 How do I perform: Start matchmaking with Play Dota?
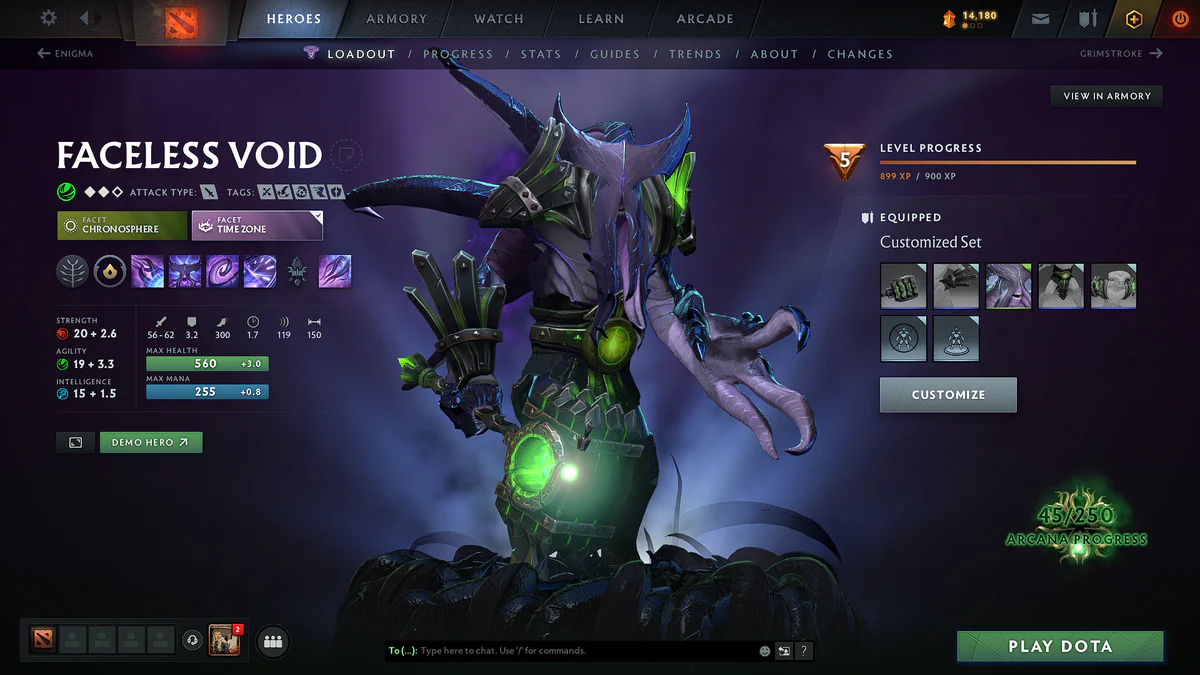tap(1060, 647)
